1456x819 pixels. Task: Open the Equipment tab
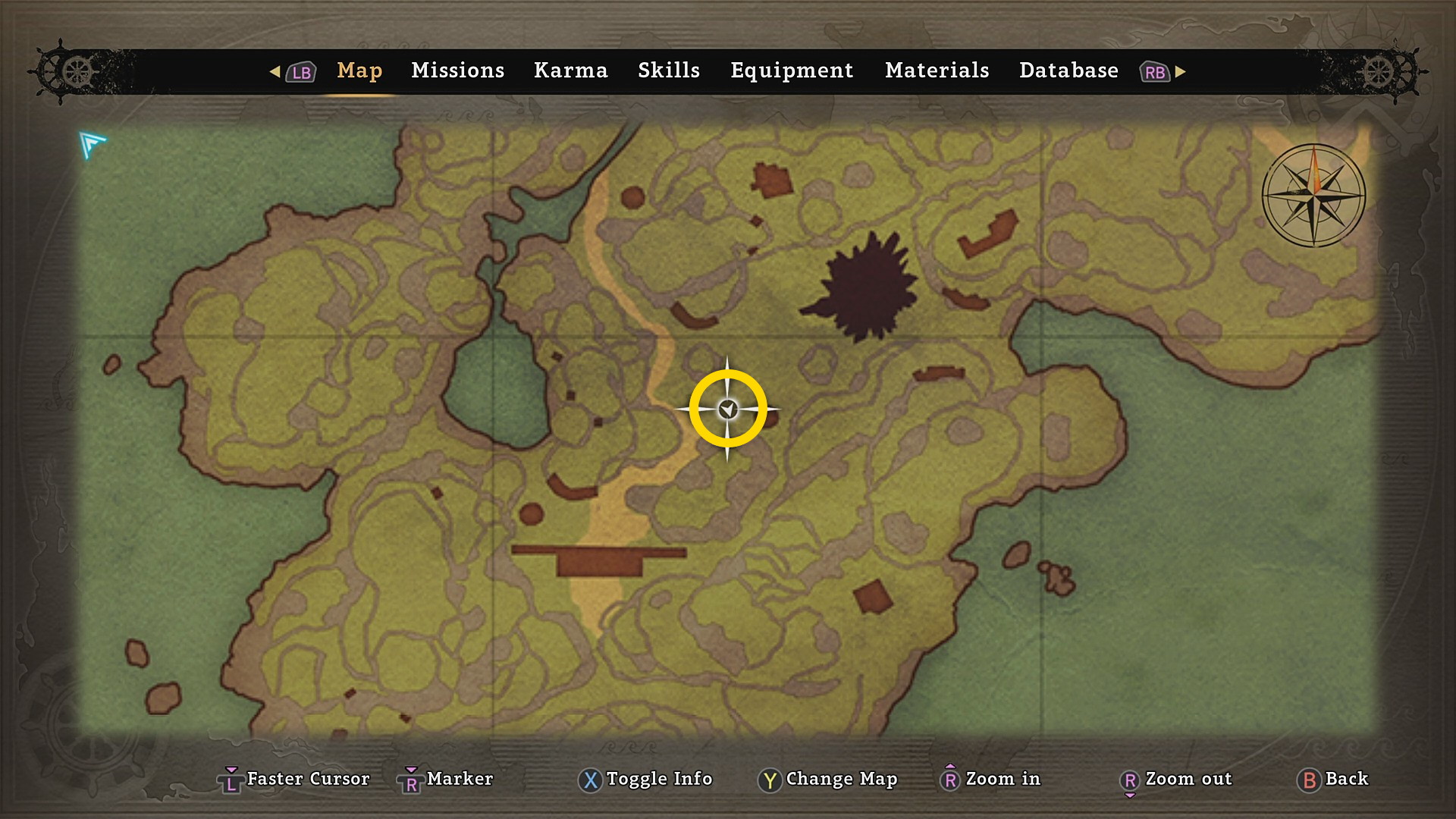792,71
